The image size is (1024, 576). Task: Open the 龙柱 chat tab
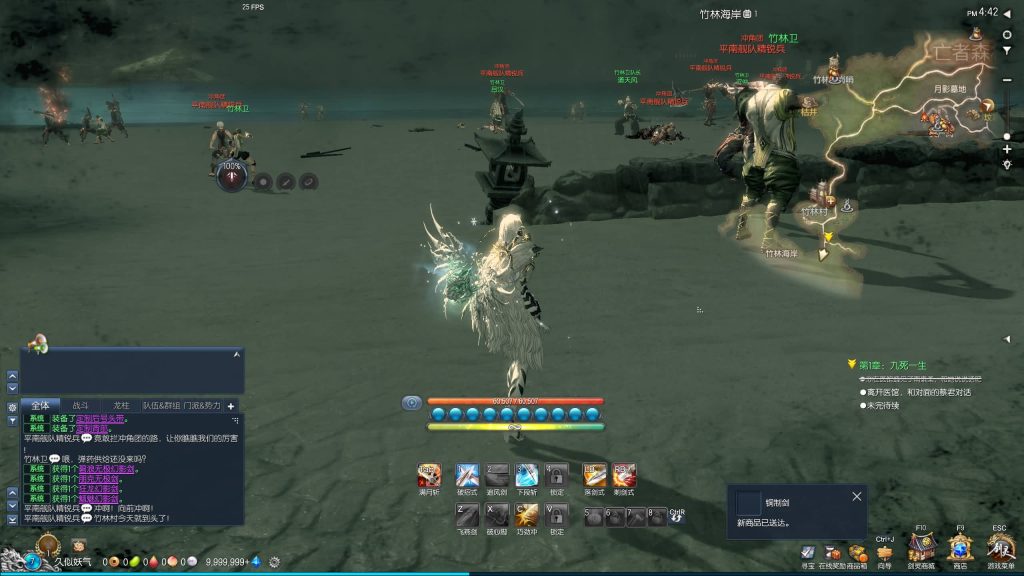point(121,406)
